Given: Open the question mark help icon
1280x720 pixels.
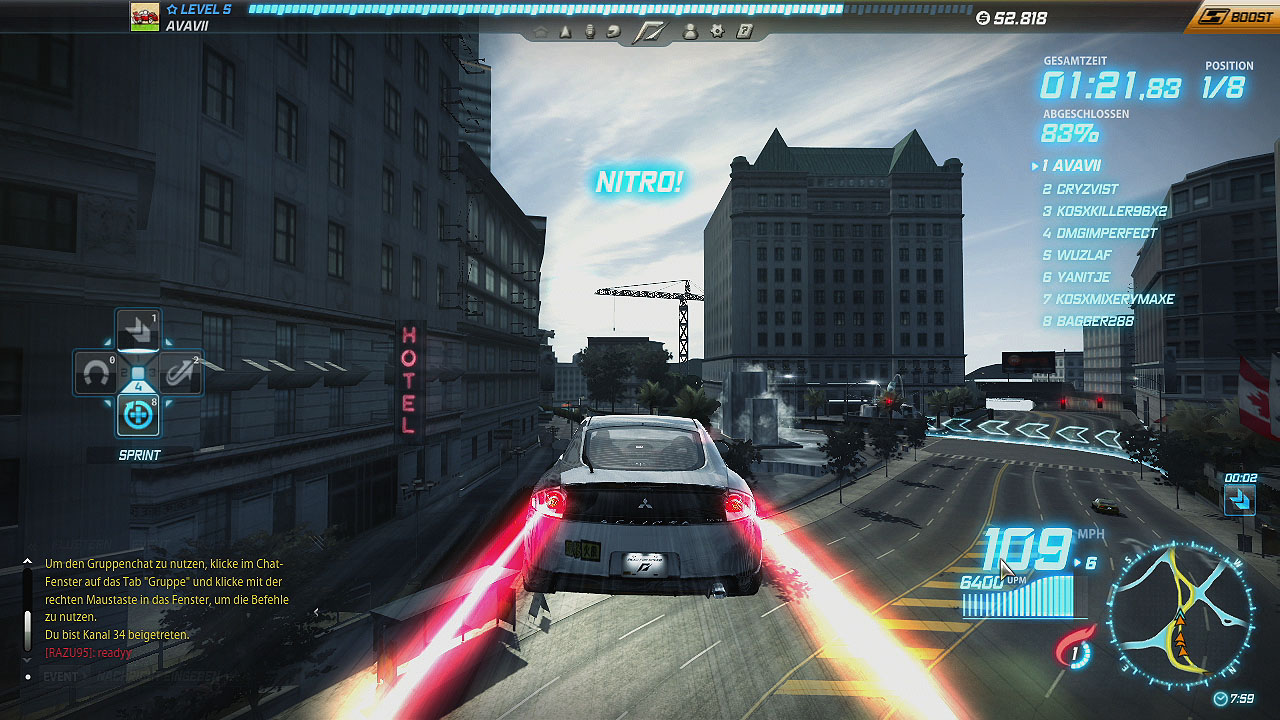Looking at the screenshot, I should 744,32.
